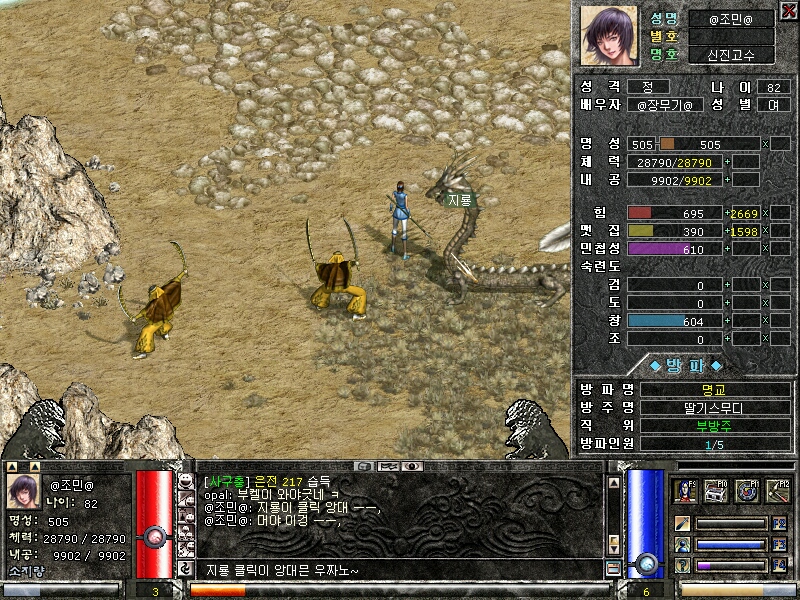
Task: Raise 창 spear proficiency with plus
Action: coord(728,321)
